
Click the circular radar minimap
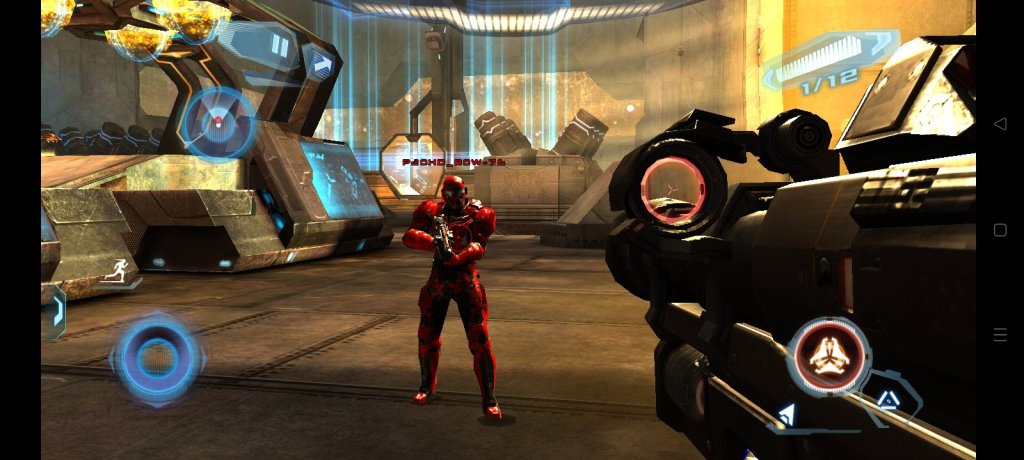click(x=218, y=124)
